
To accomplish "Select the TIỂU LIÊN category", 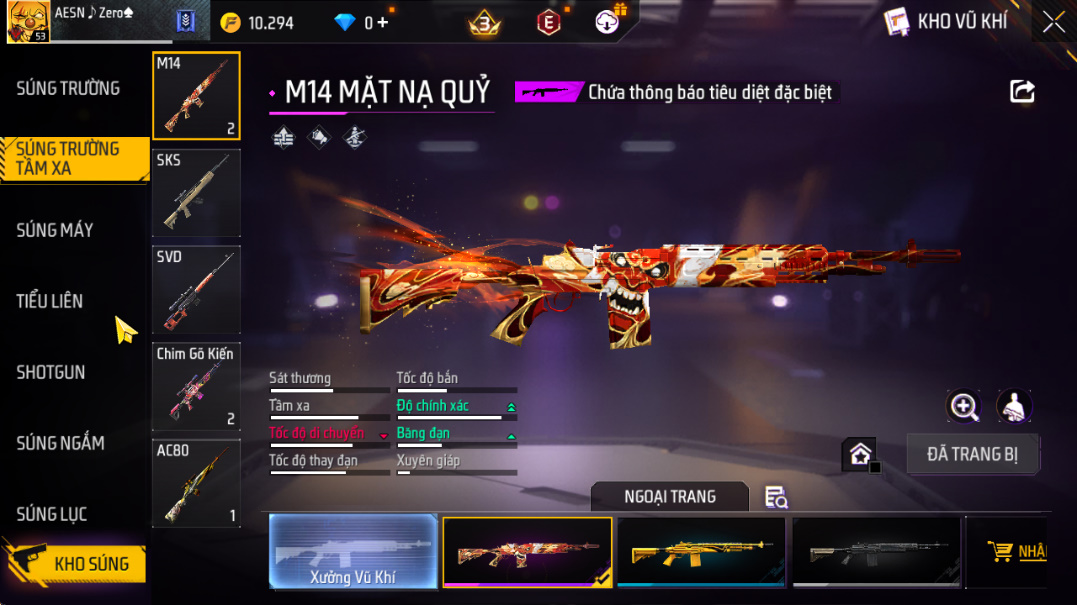I will point(50,301).
